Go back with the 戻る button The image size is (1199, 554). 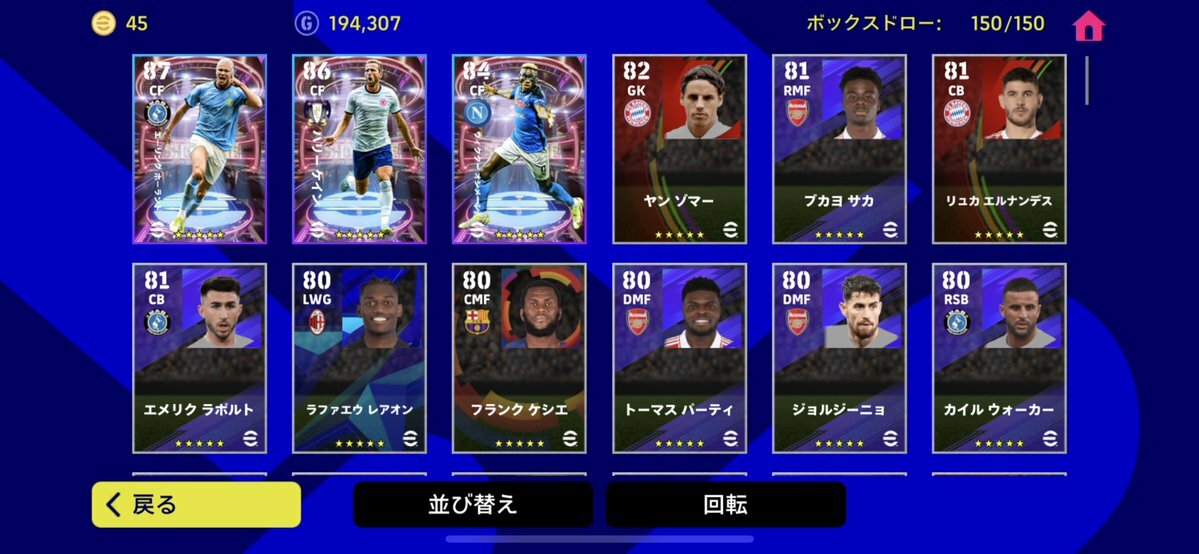pos(196,505)
